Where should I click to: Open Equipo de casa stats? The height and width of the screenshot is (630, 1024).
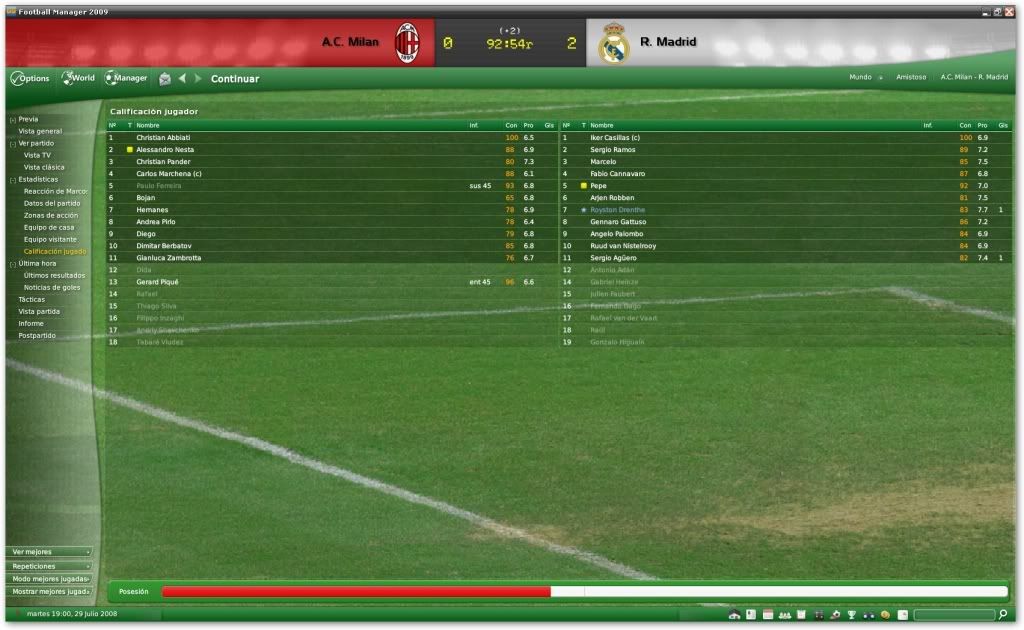click(49, 227)
